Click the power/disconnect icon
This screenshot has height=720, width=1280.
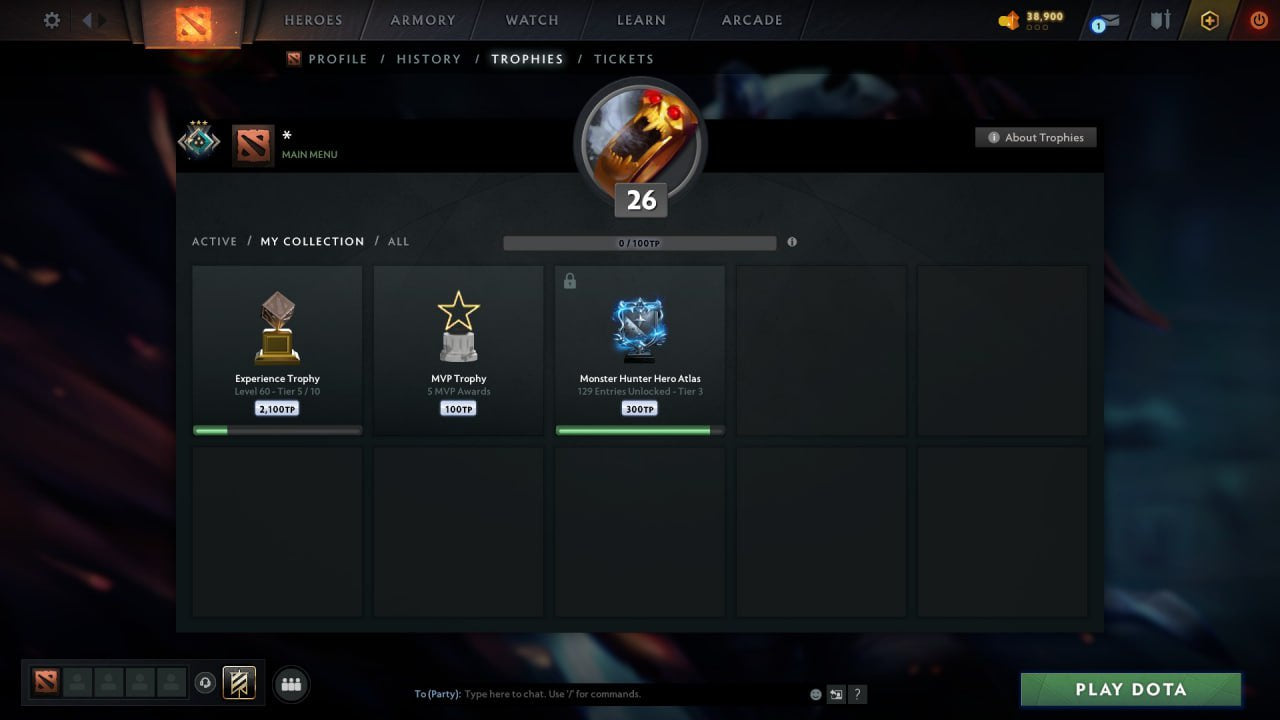(x=1257, y=19)
